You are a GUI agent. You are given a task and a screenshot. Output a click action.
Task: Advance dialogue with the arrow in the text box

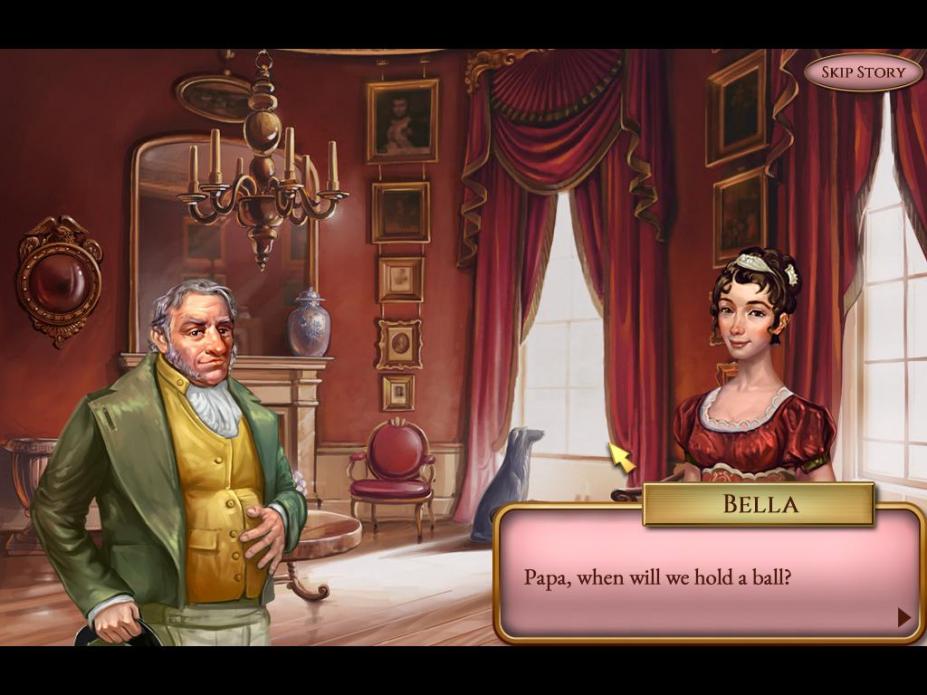click(x=904, y=618)
